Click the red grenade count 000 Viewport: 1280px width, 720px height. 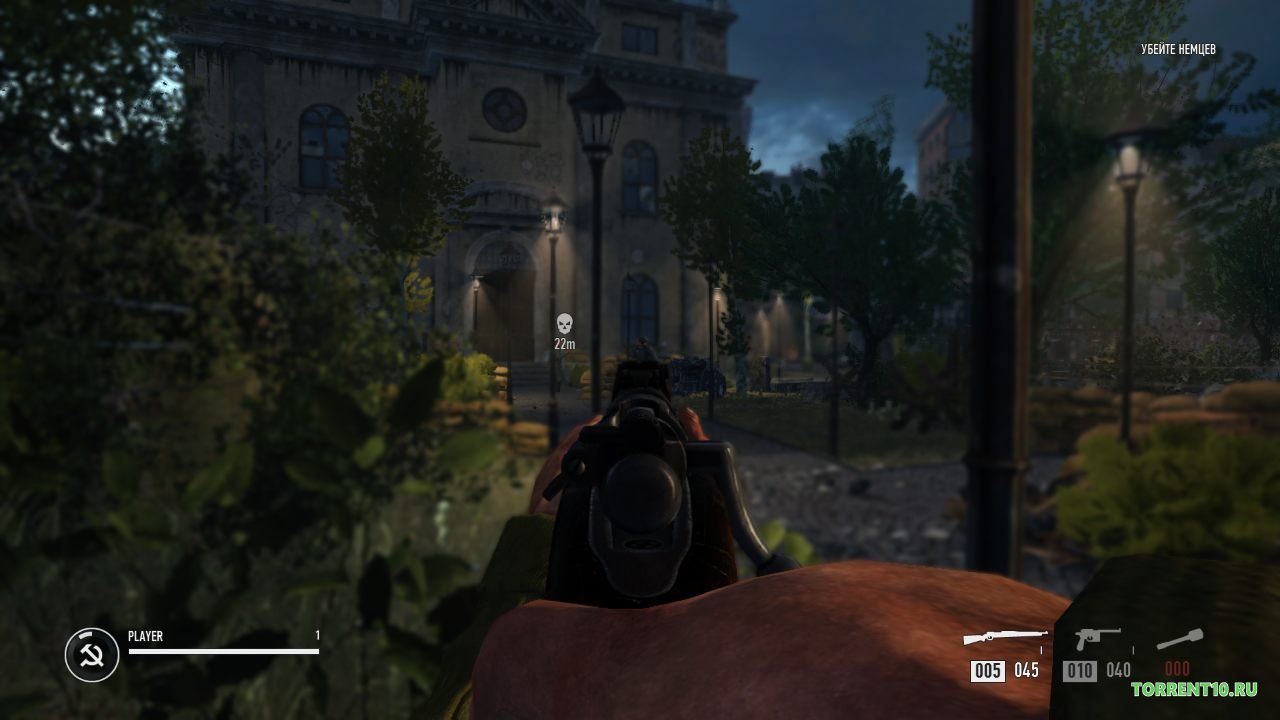tap(1176, 667)
